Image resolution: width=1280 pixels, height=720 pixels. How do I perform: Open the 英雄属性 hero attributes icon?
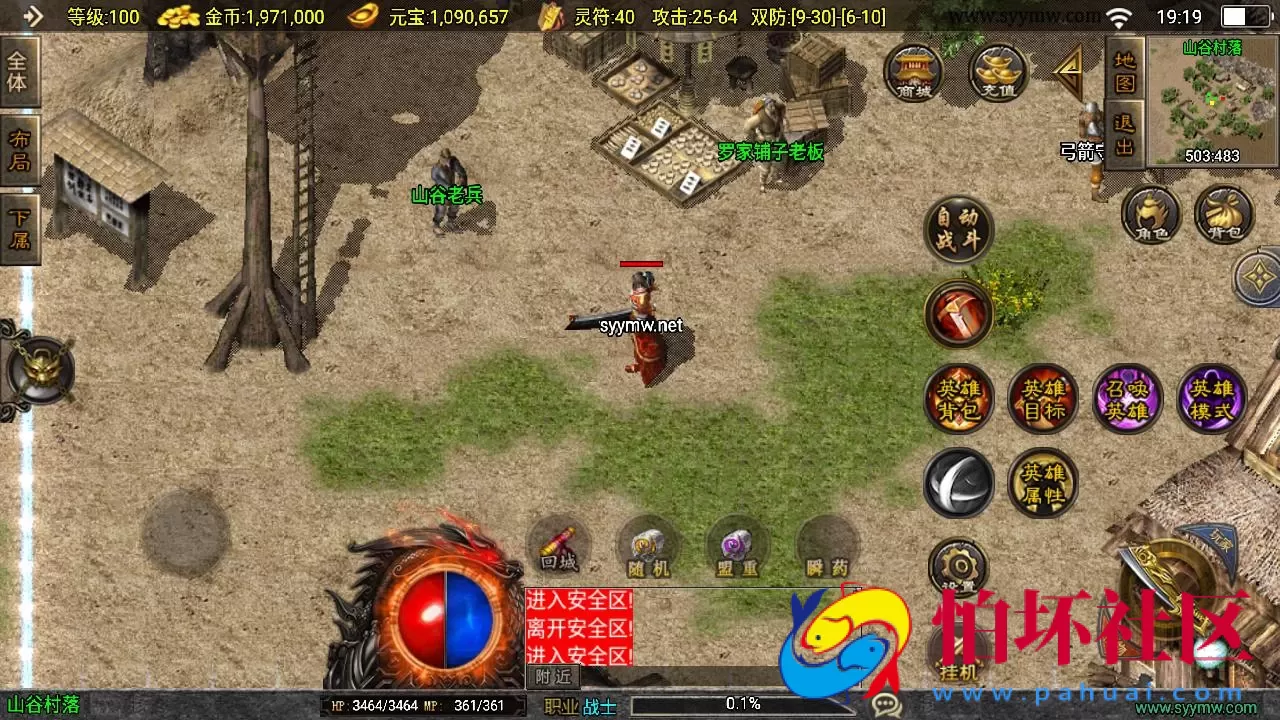(x=1043, y=483)
